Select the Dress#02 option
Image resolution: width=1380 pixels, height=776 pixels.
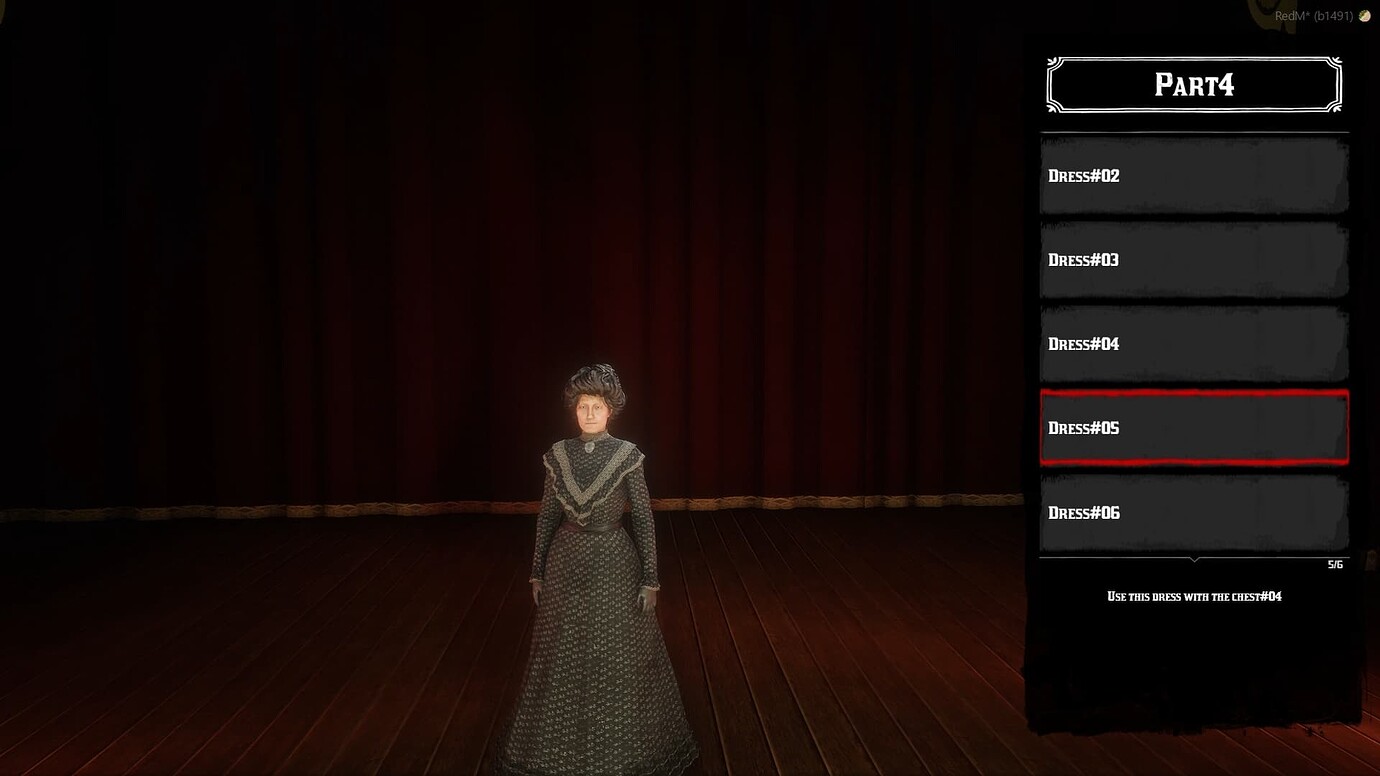coord(1194,176)
